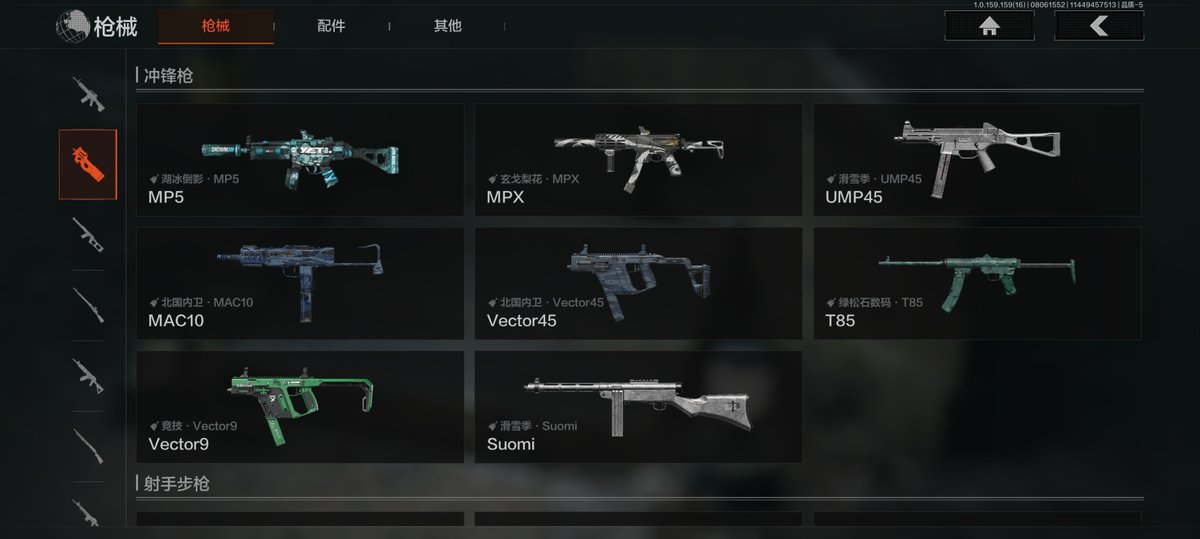
Task: Open the 其他 tab
Action: [x=447, y=26]
